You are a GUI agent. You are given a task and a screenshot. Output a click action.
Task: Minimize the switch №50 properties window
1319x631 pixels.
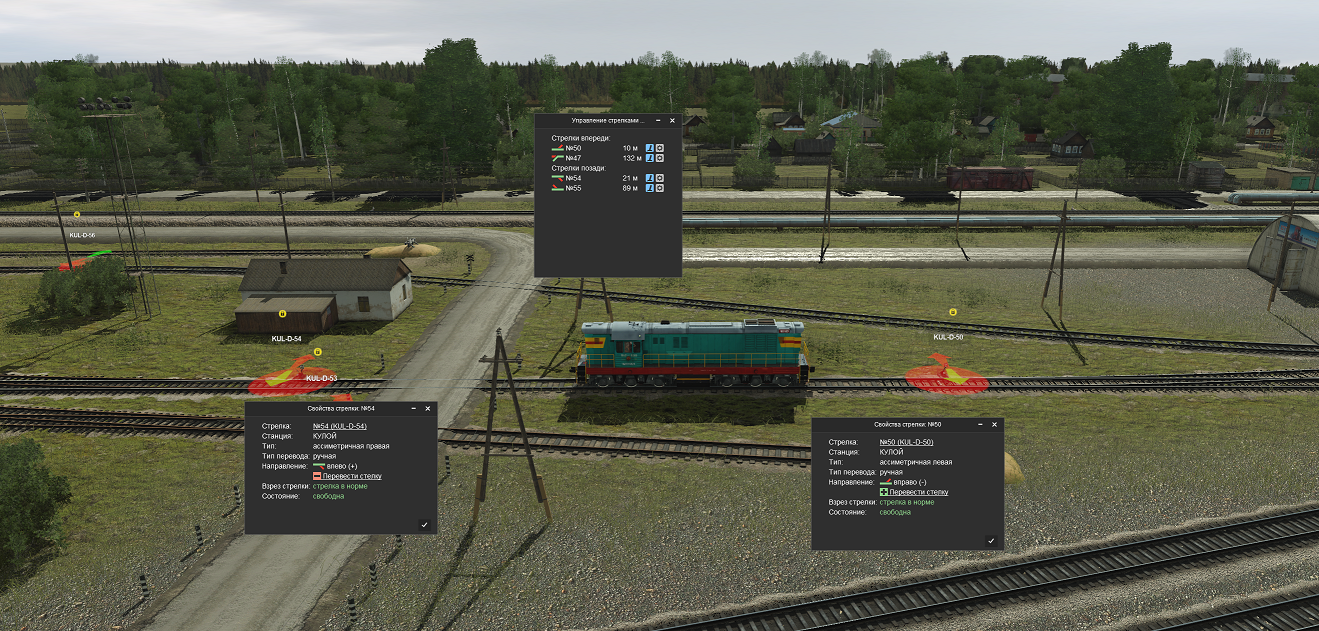coord(981,424)
